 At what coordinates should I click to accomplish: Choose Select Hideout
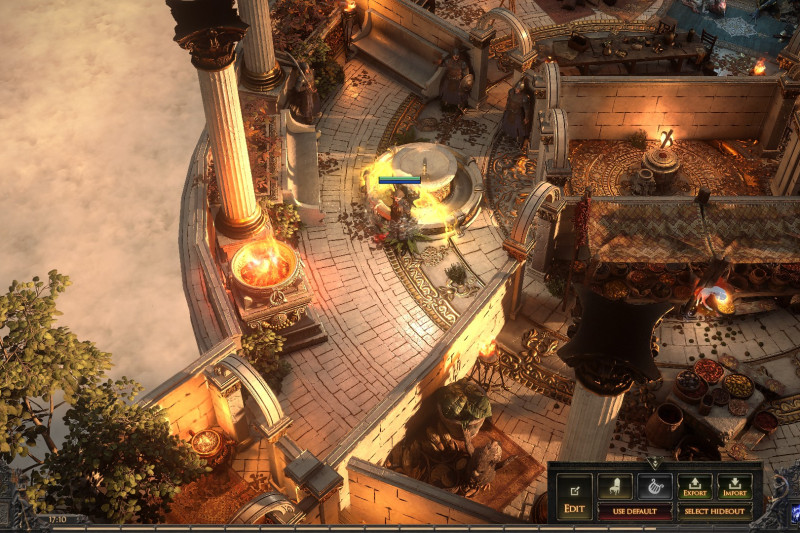[715, 511]
